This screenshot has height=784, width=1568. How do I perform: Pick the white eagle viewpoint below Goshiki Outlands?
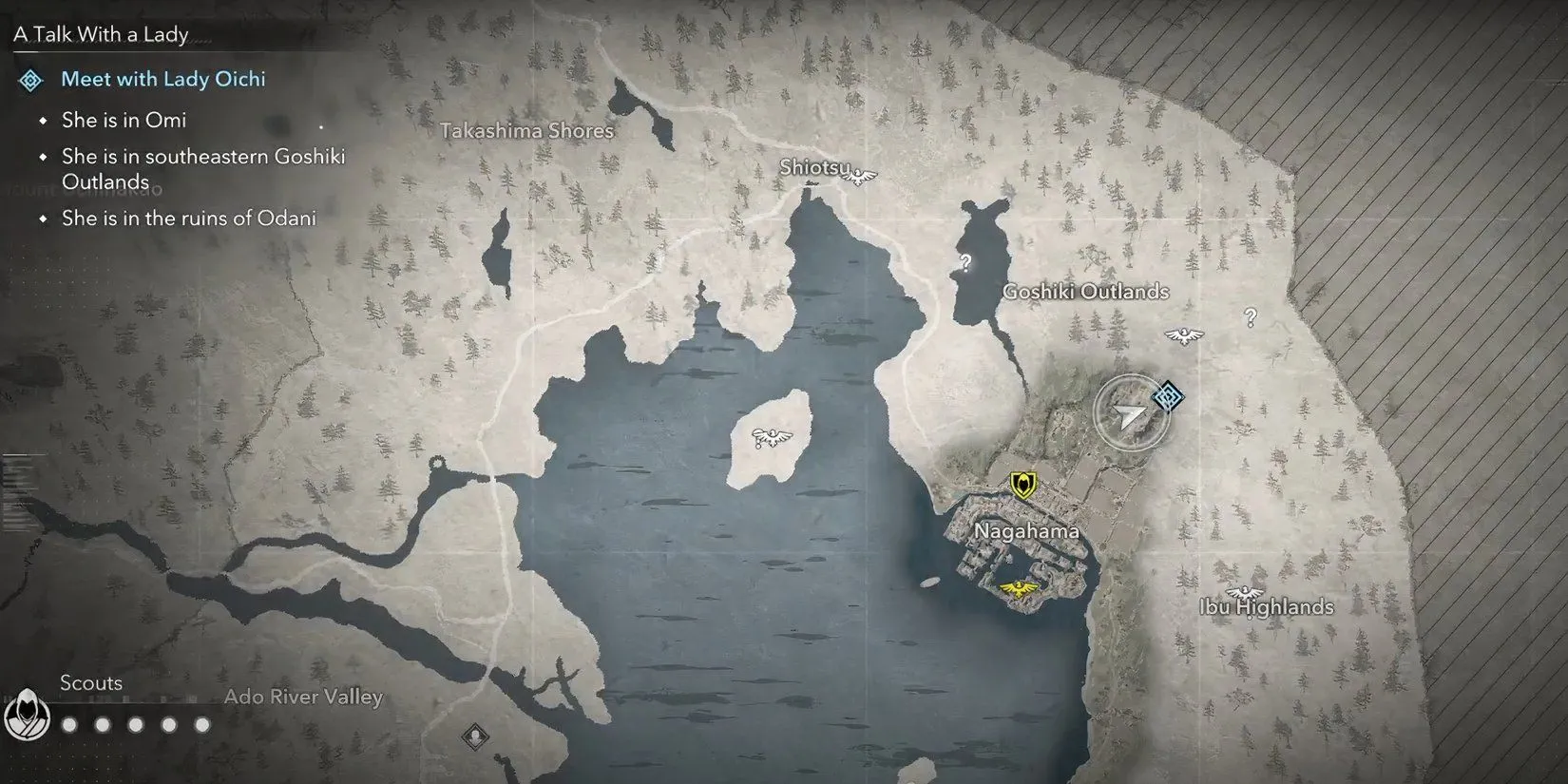point(1184,335)
